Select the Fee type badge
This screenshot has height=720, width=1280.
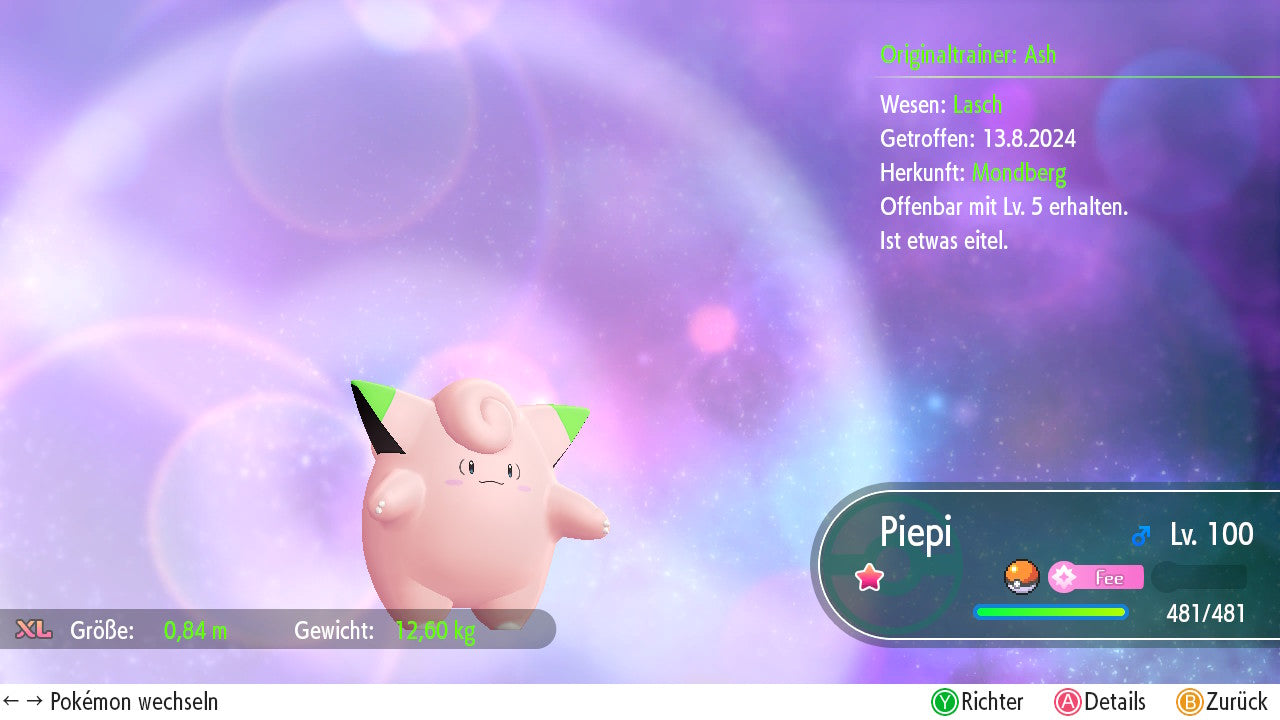coord(1096,577)
